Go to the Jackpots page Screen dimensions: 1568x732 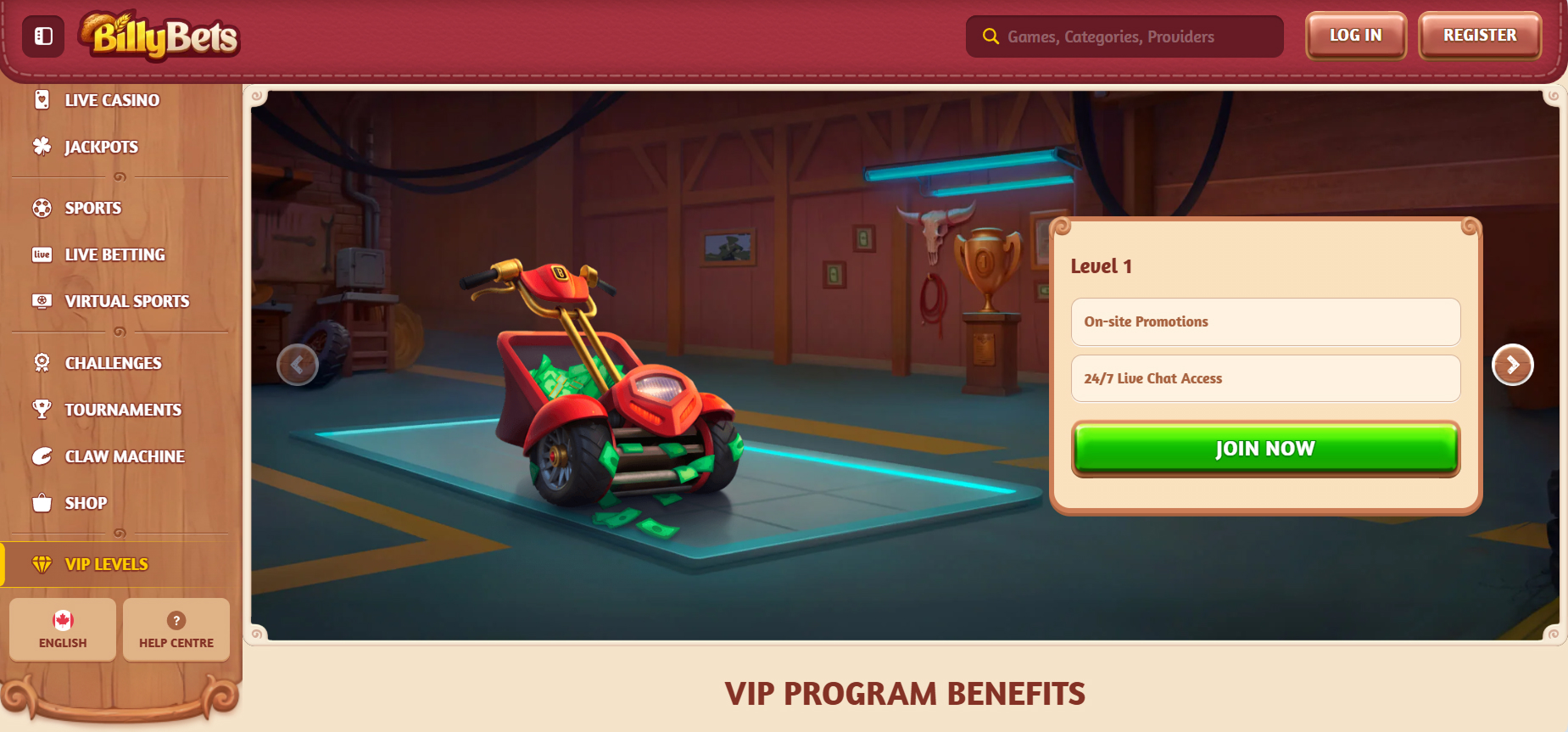101,147
